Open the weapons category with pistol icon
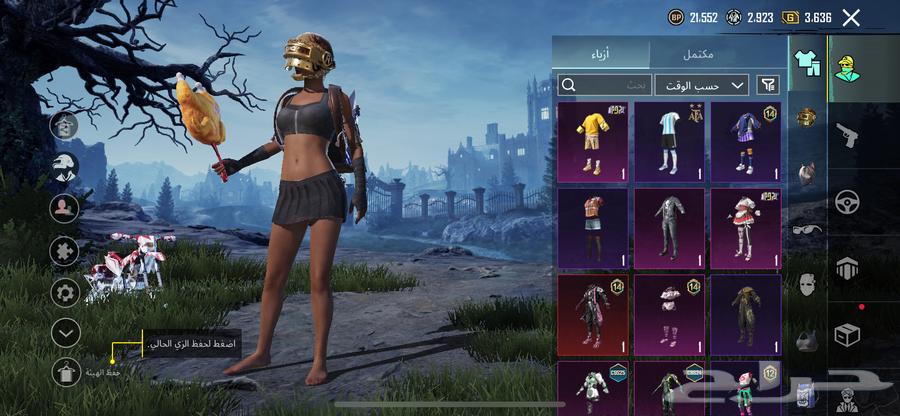 pyautogui.click(x=847, y=136)
